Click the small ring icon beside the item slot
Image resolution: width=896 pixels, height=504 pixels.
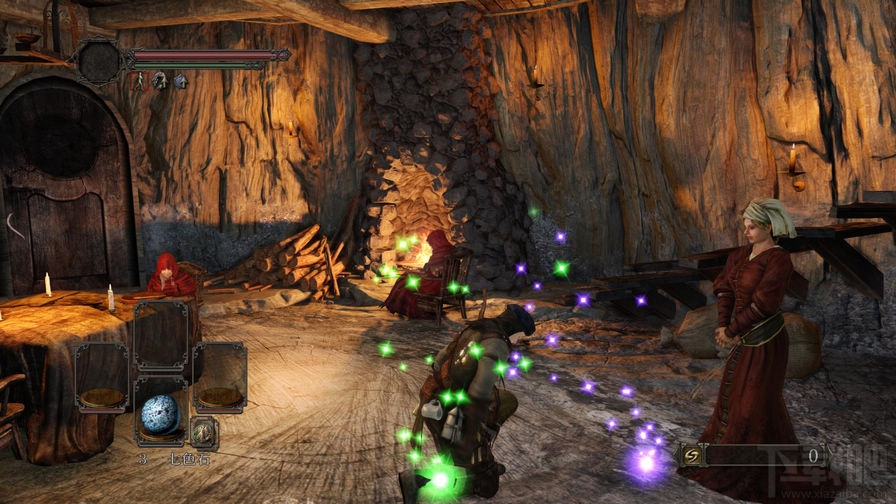click(204, 432)
